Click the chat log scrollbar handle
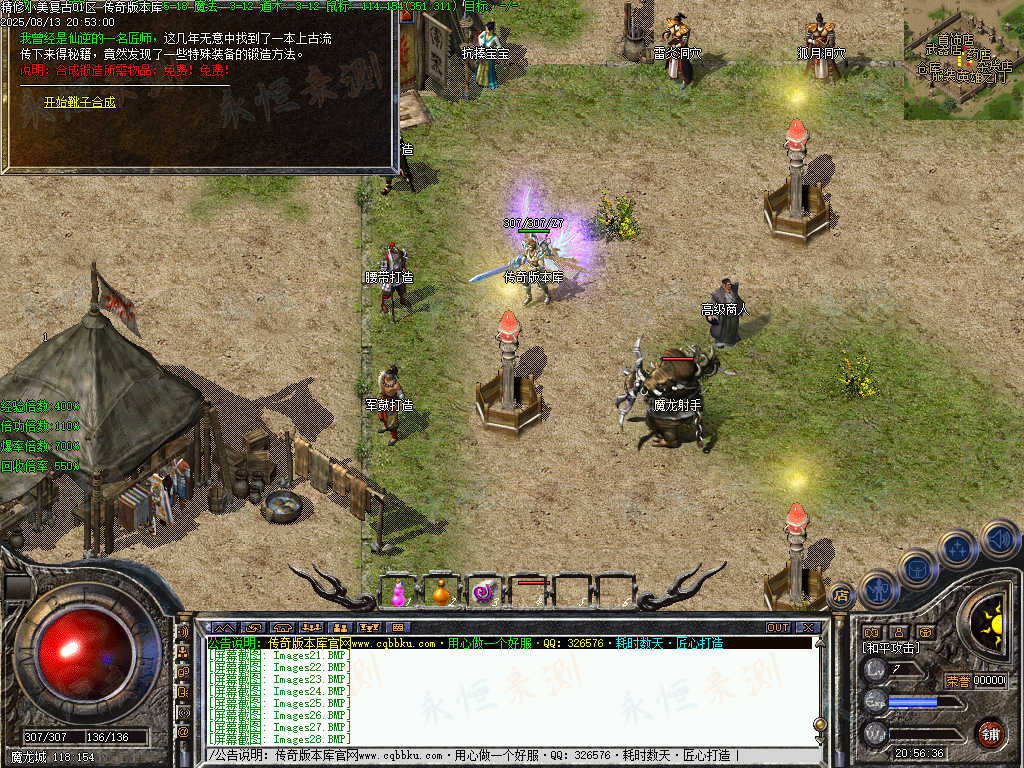The height and width of the screenshot is (768, 1024). (x=820, y=724)
